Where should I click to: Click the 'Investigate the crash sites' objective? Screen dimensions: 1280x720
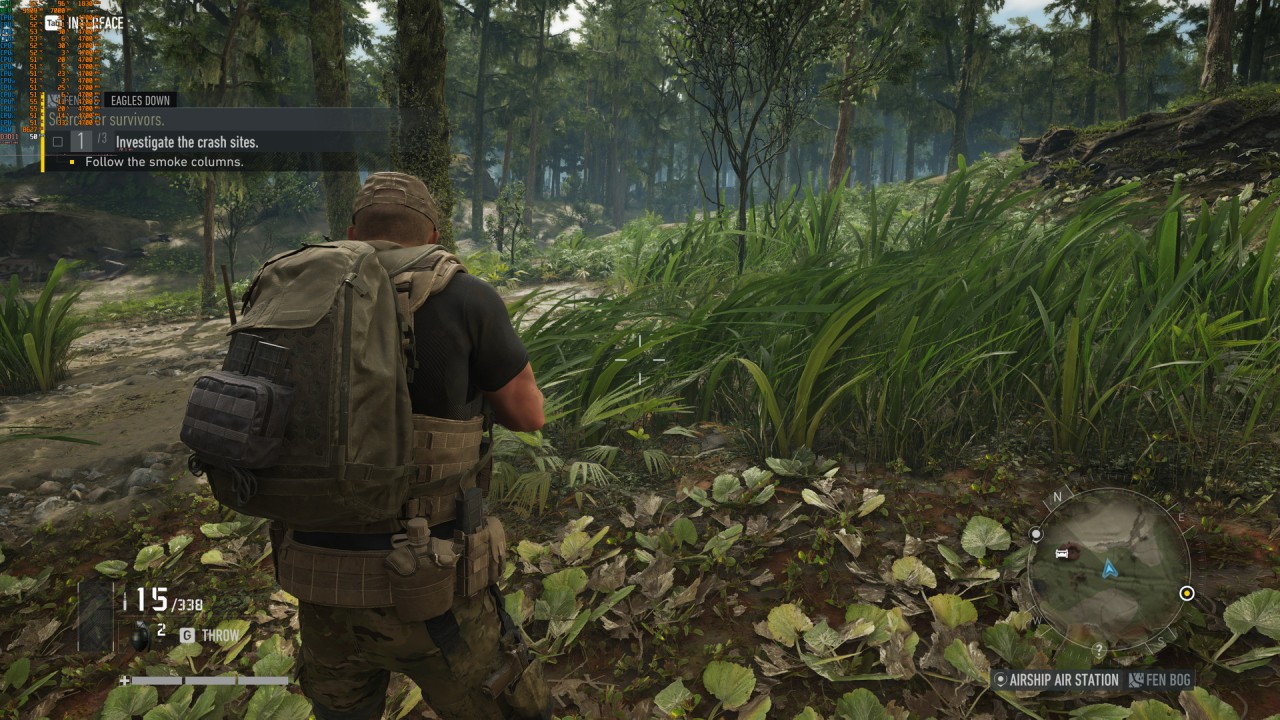[x=186, y=142]
